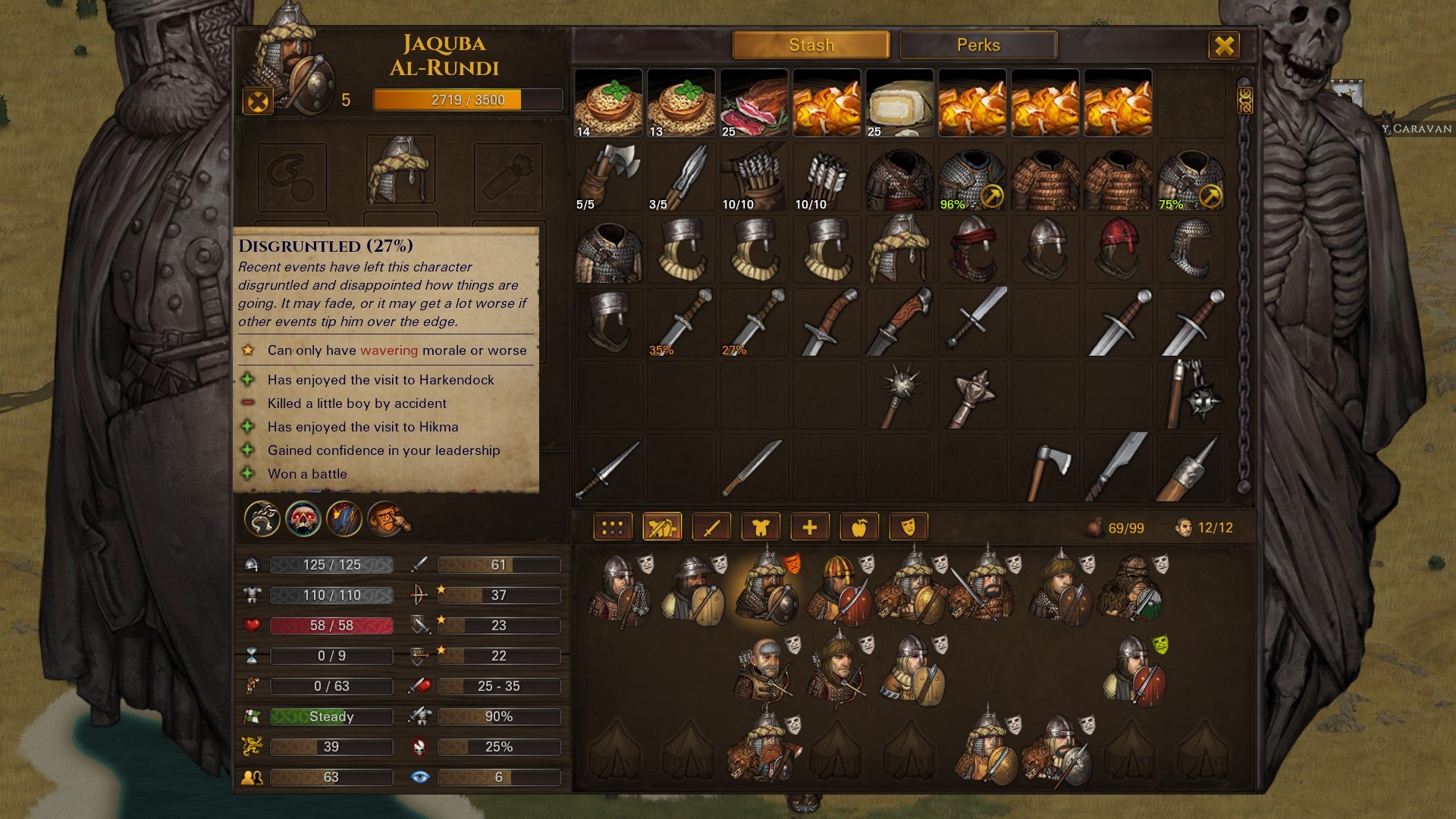The width and height of the screenshot is (1456, 819).
Task: Switch to the Perks tab
Action: 977,45
